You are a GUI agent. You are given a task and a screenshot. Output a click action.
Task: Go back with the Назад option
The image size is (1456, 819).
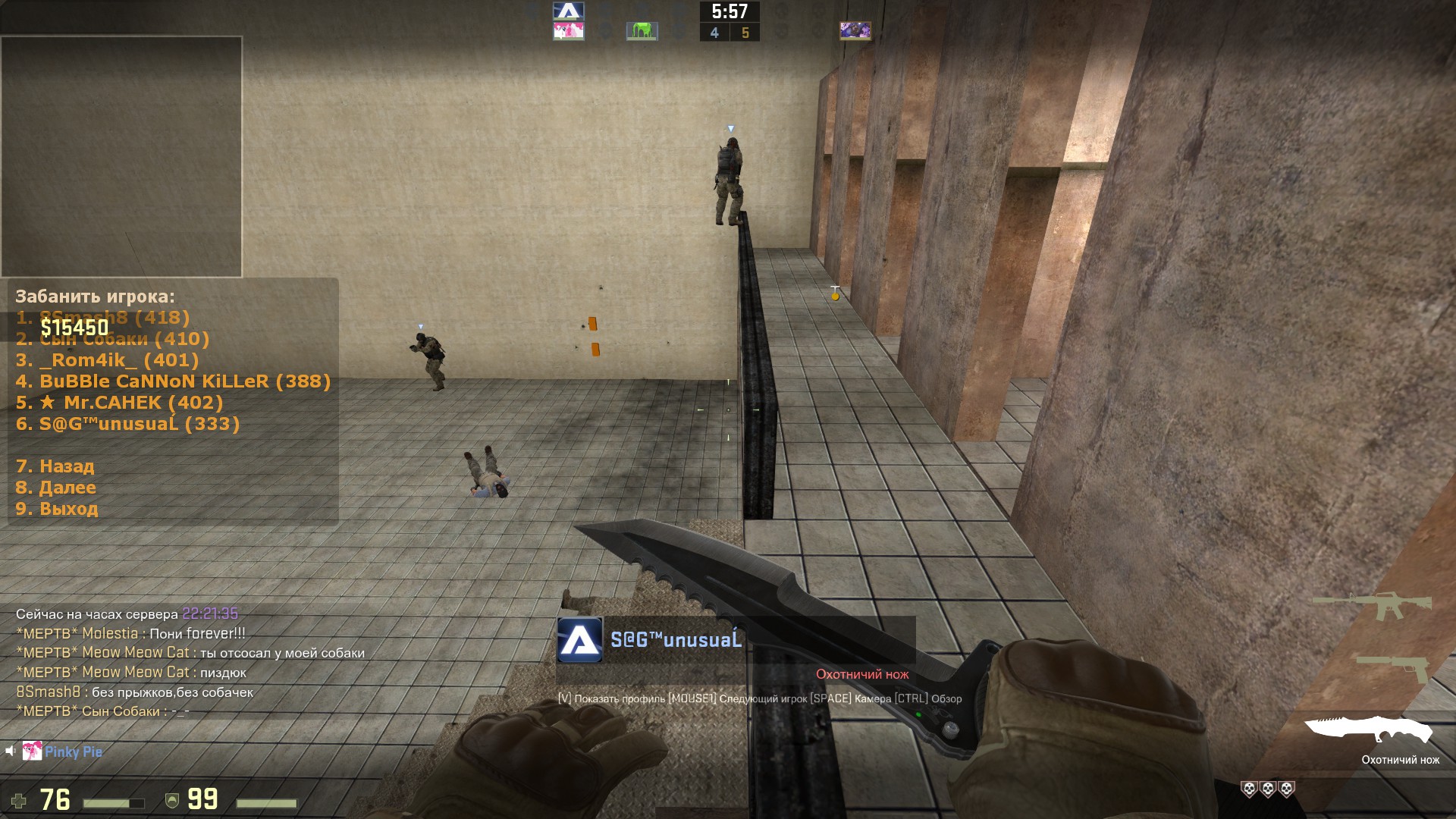(x=55, y=466)
